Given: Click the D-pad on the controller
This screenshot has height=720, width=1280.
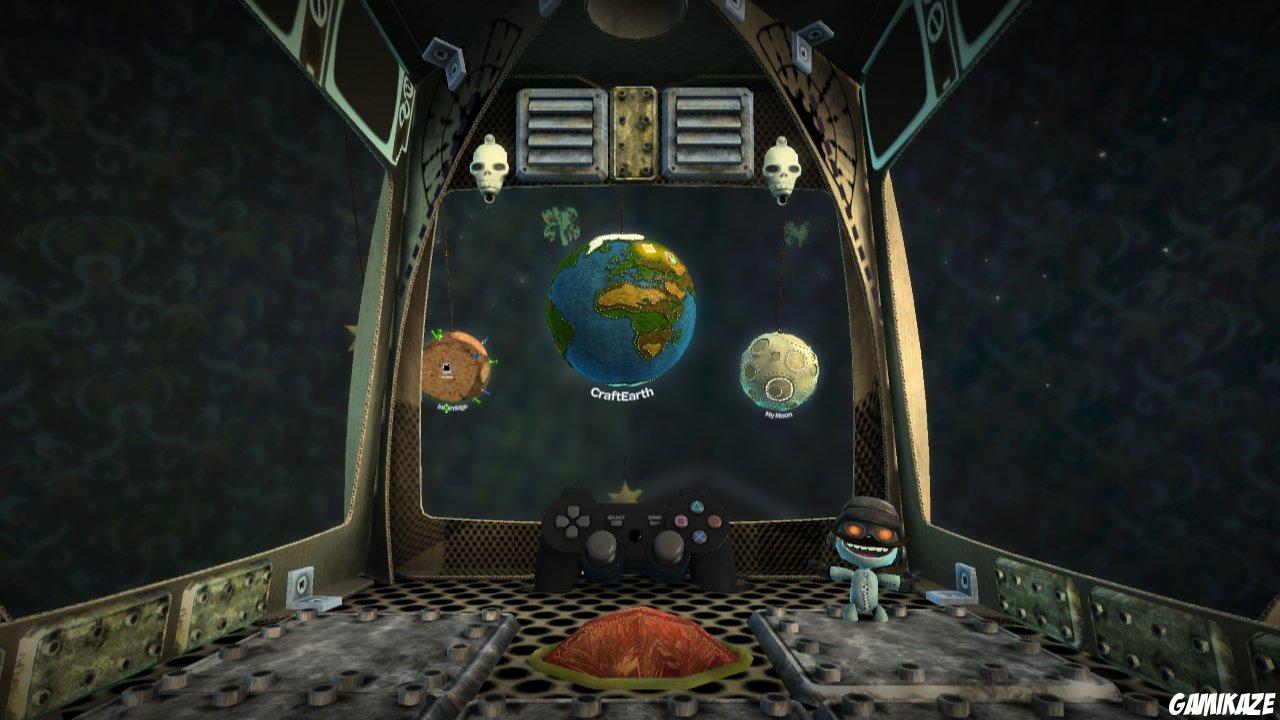Looking at the screenshot, I should pyautogui.click(x=573, y=522).
